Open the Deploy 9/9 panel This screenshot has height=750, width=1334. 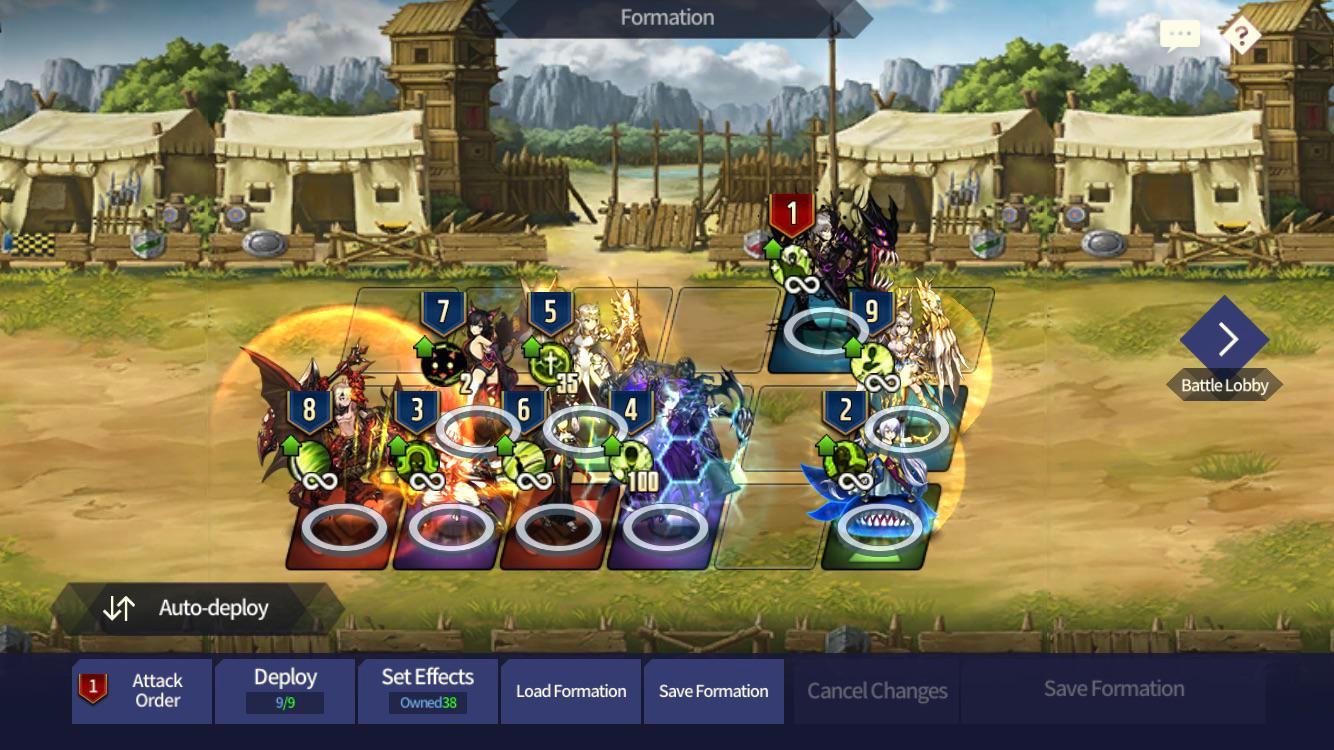(285, 690)
